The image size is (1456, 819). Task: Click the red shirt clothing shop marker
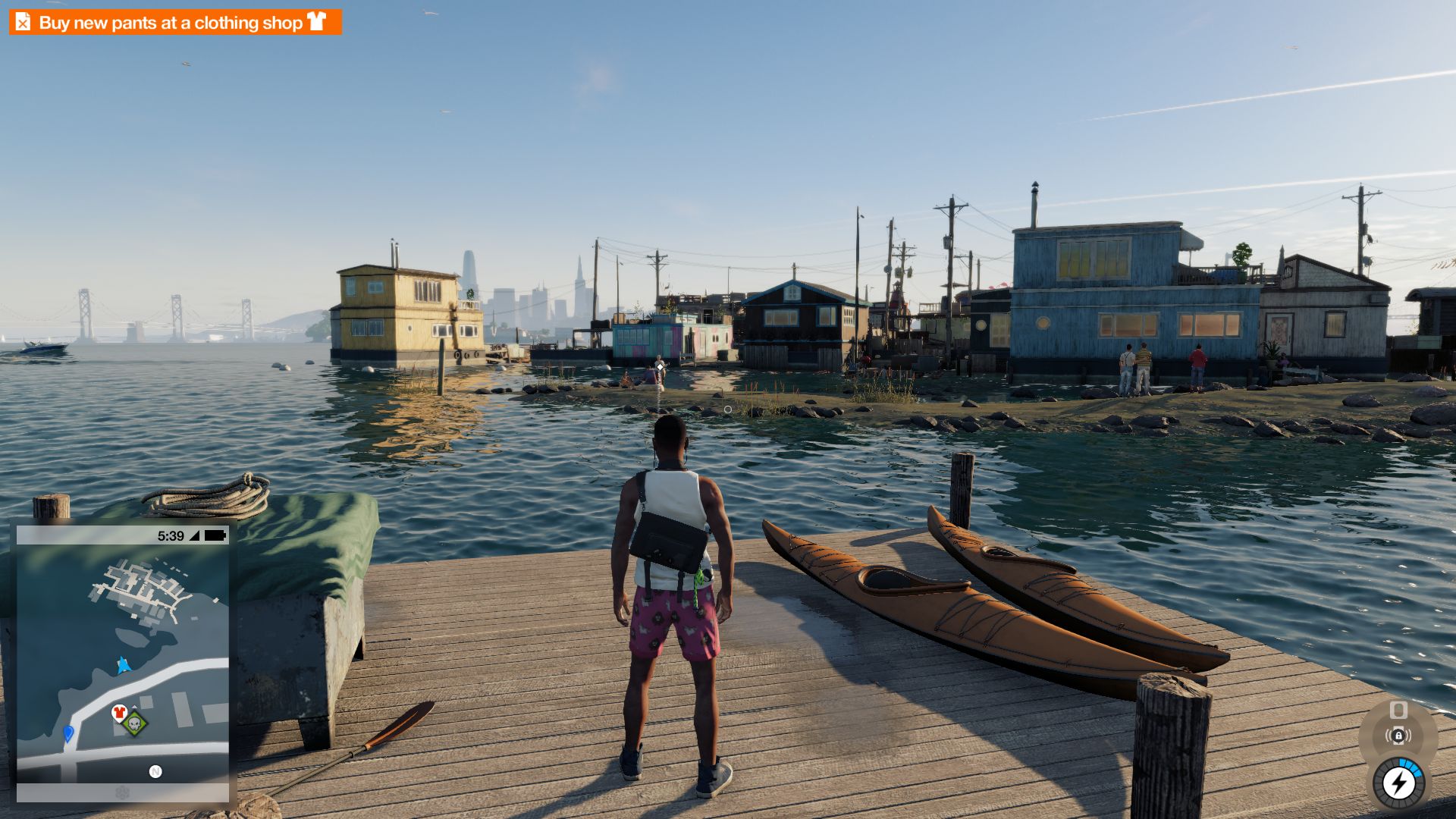pyautogui.click(x=118, y=712)
